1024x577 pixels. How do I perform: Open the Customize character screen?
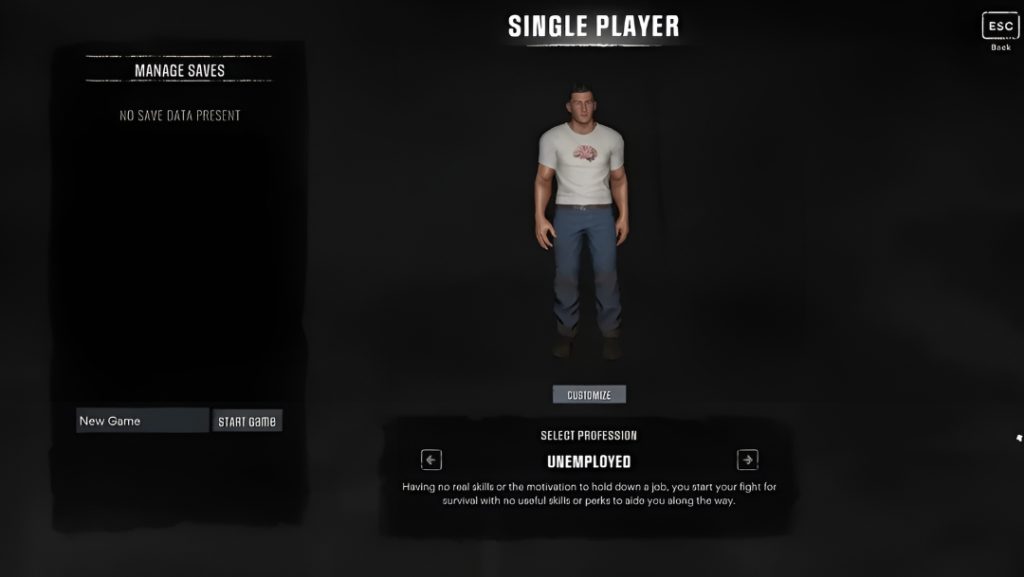click(x=589, y=395)
